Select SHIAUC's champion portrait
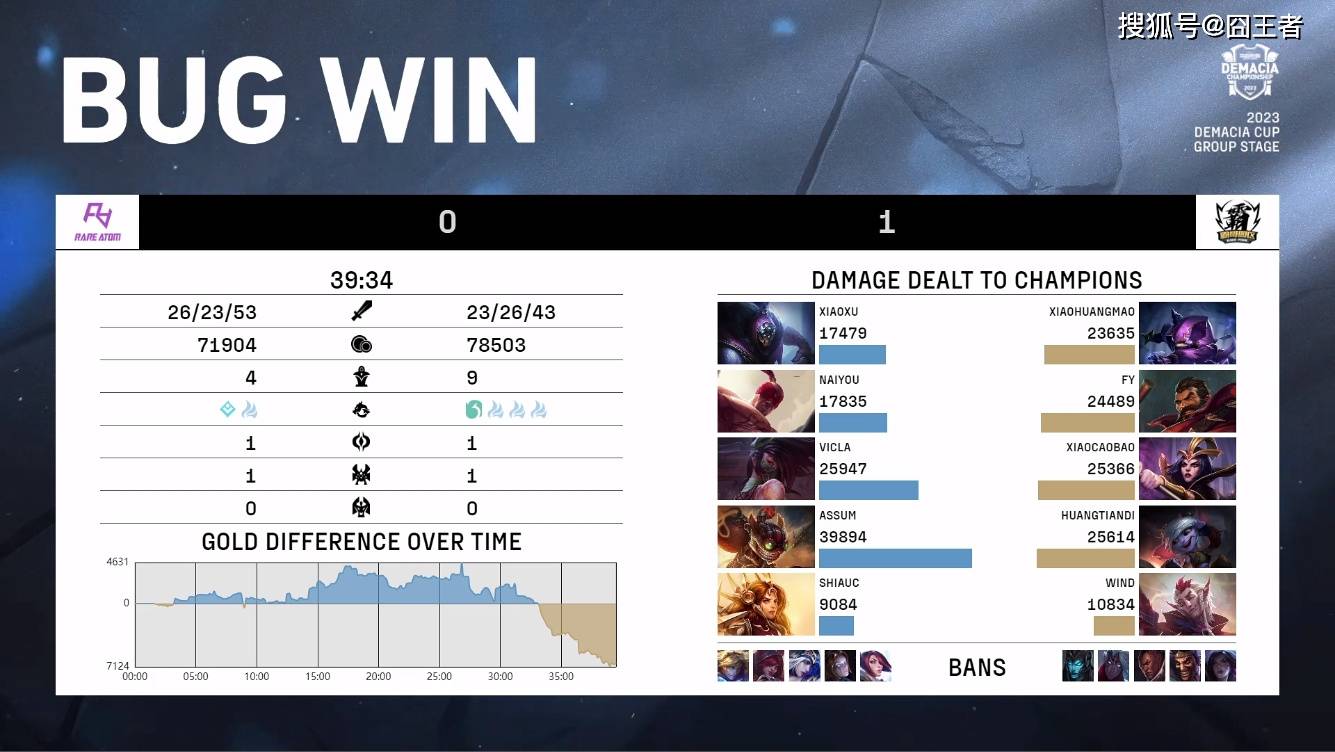This screenshot has width=1335, height=752. (x=766, y=604)
